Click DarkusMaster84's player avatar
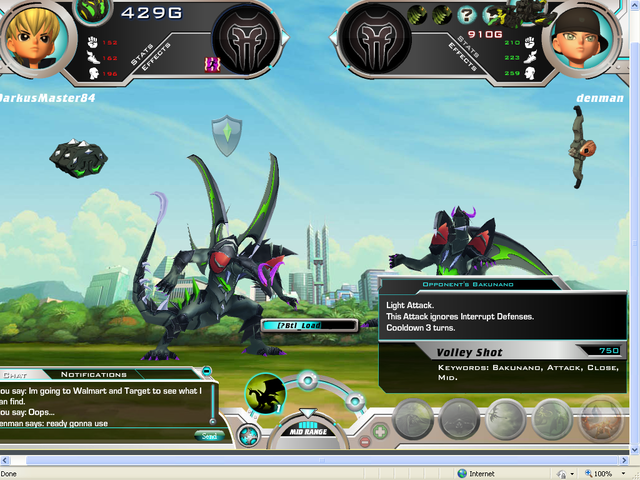 (31, 37)
